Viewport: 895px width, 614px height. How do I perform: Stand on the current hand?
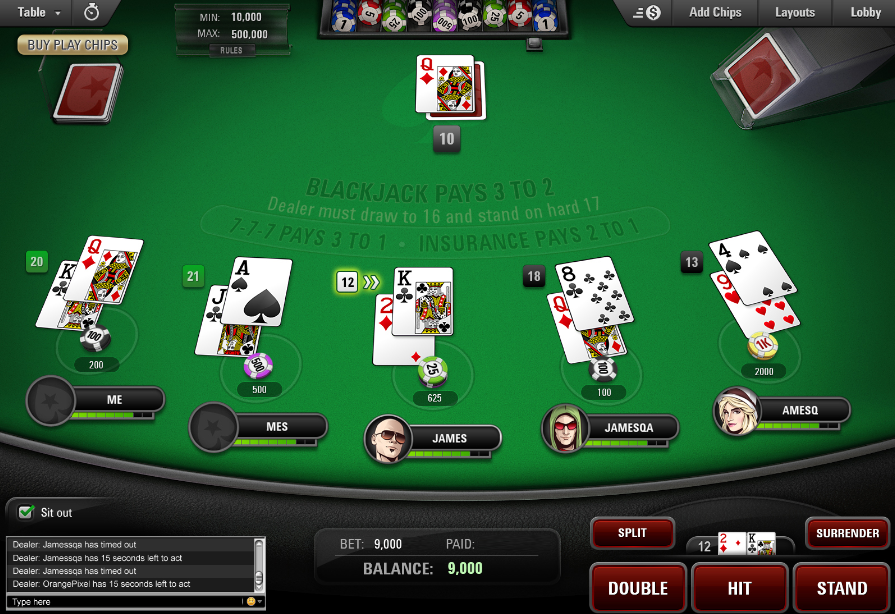842,588
